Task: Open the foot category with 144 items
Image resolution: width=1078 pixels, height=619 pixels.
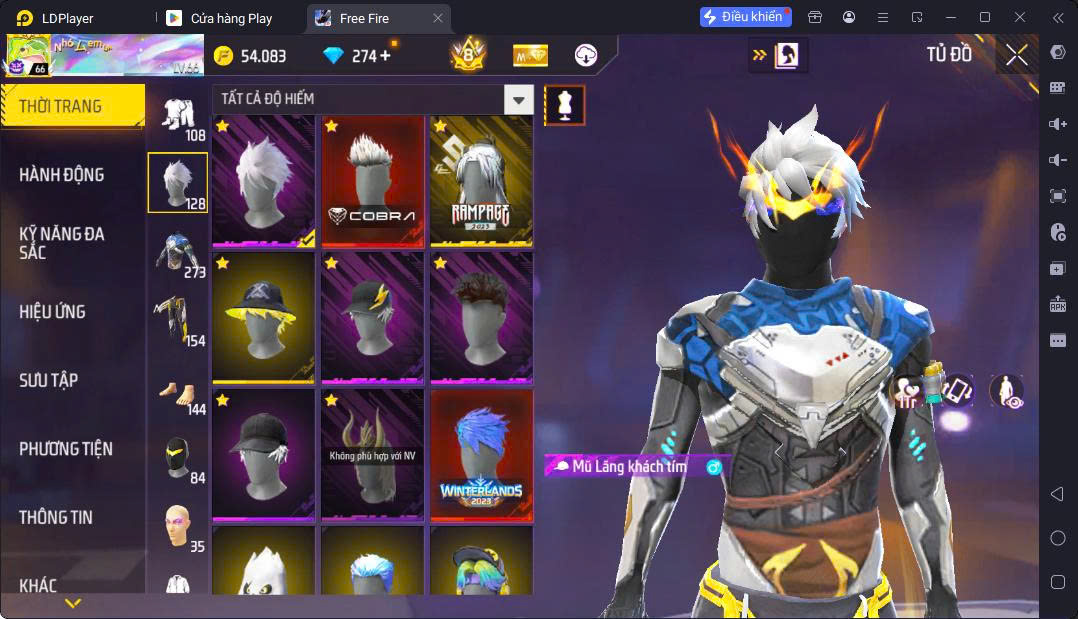Action: click(x=178, y=390)
